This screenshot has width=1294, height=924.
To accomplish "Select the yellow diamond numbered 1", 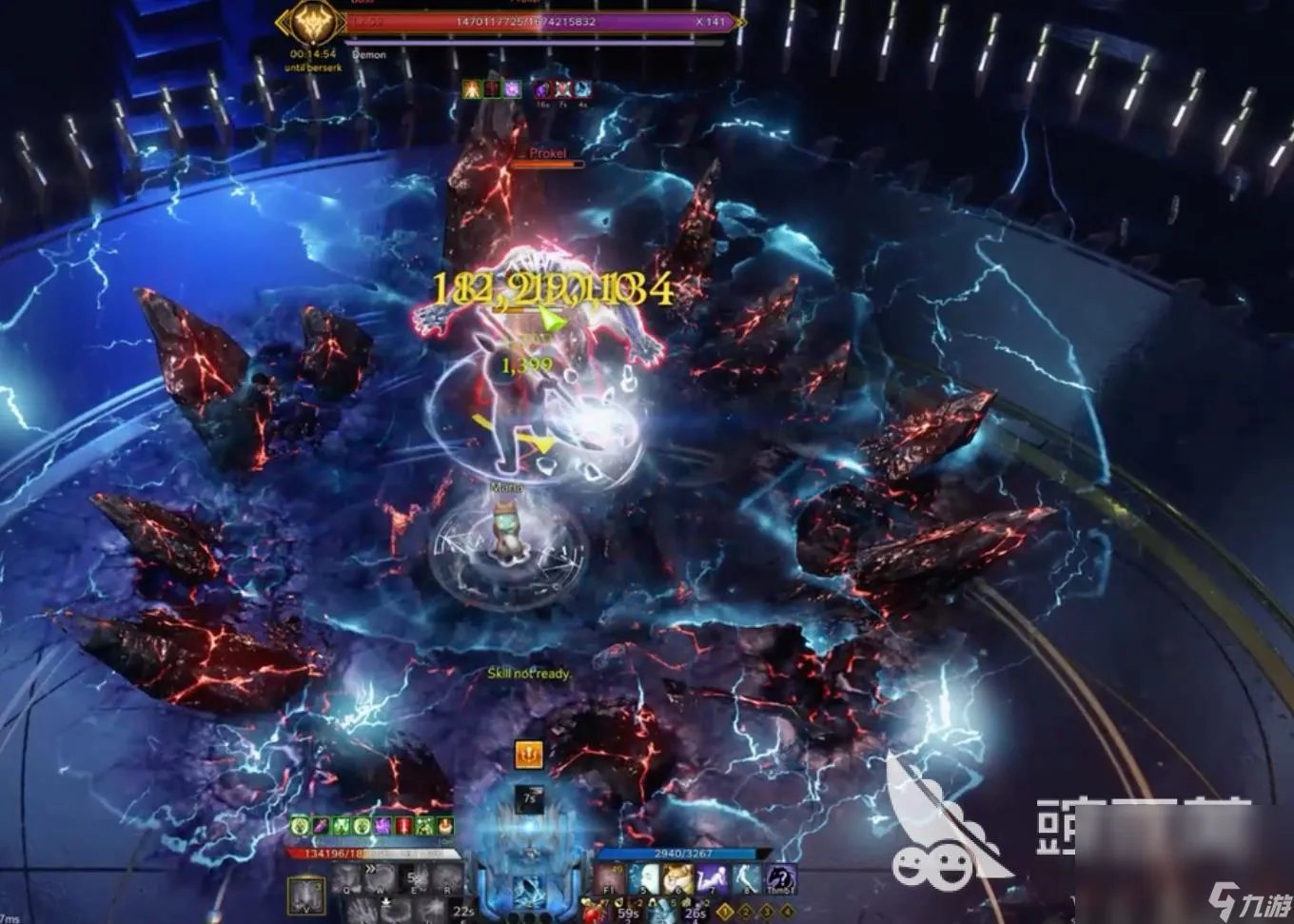I will tap(726, 912).
